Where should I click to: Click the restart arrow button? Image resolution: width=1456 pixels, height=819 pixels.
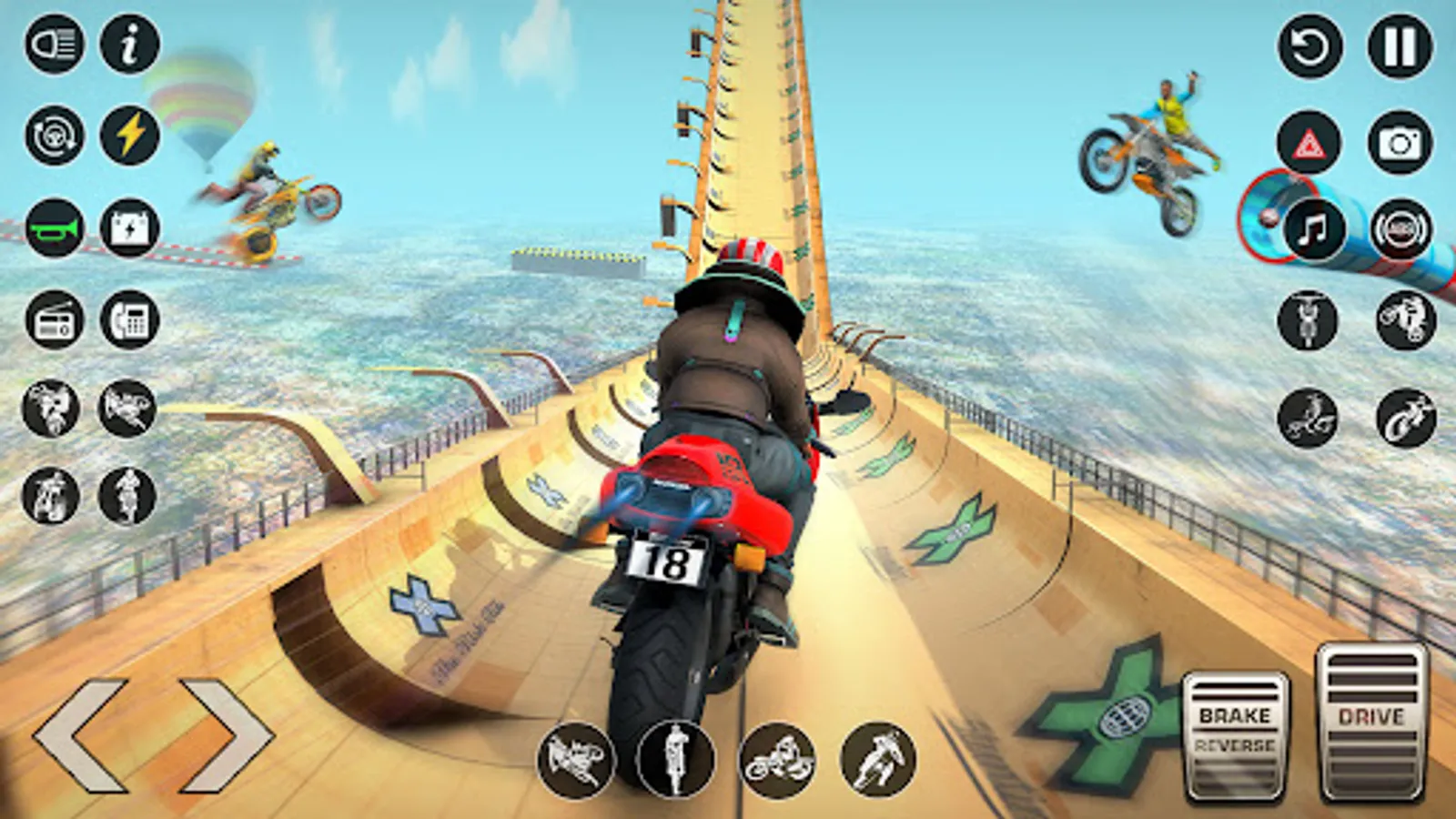pos(1309,45)
